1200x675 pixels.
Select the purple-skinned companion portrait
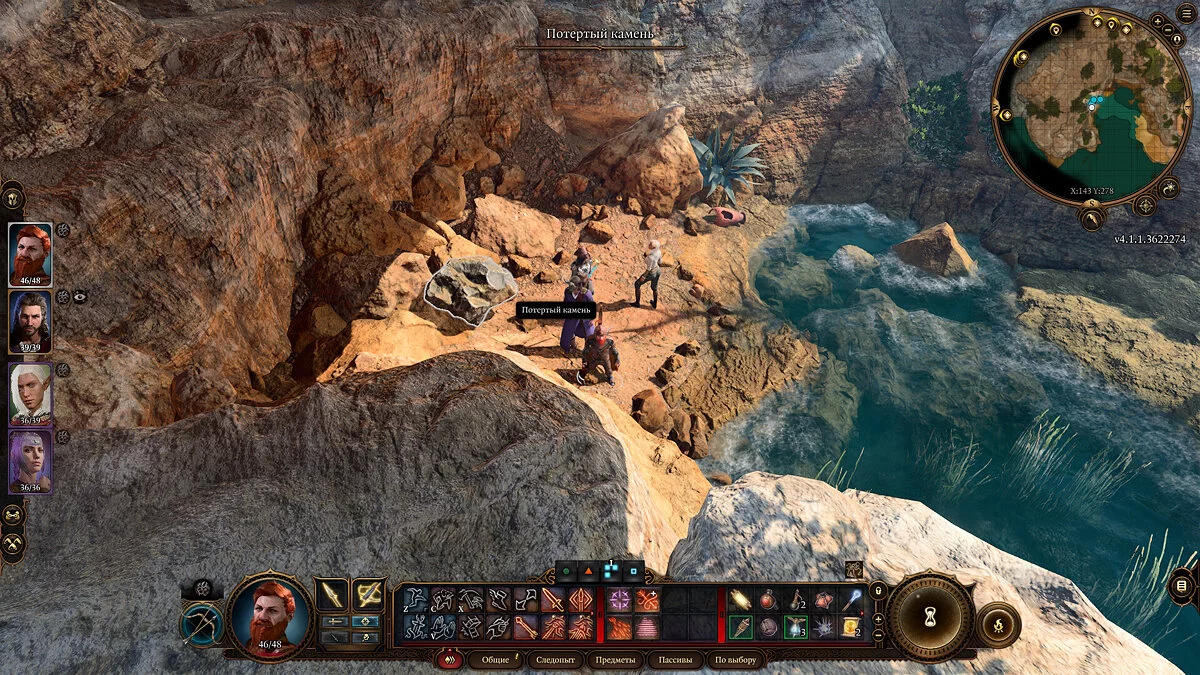[30, 461]
